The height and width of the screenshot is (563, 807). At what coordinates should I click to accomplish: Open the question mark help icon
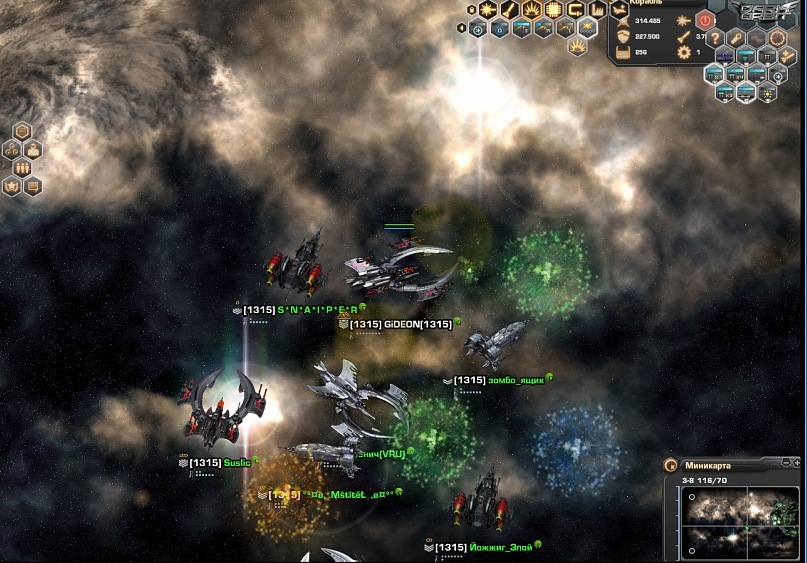[715, 37]
